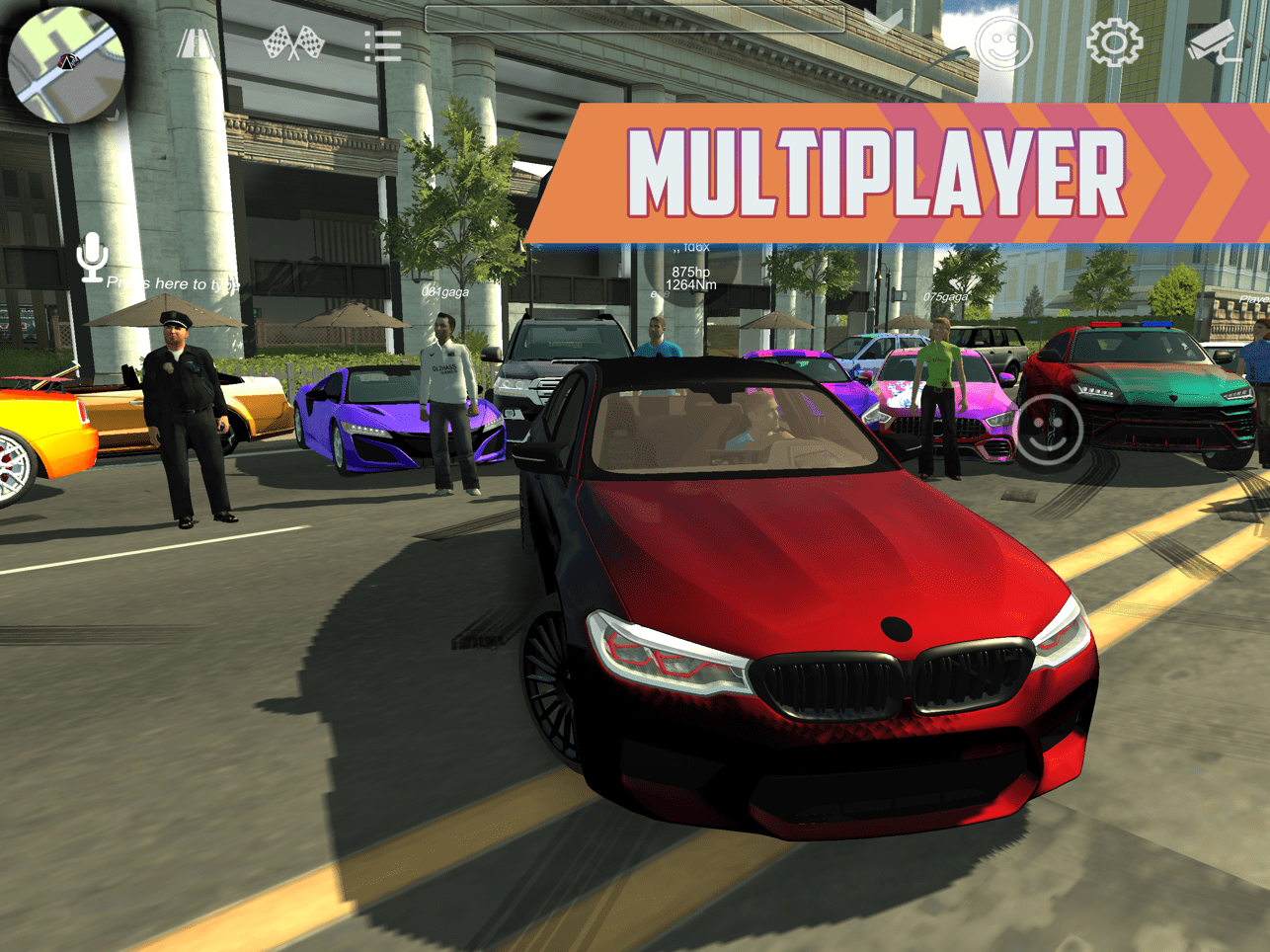This screenshot has width=1270, height=952.
Task: Tap the road icon in the top bar
Action: pyautogui.click(x=196, y=44)
